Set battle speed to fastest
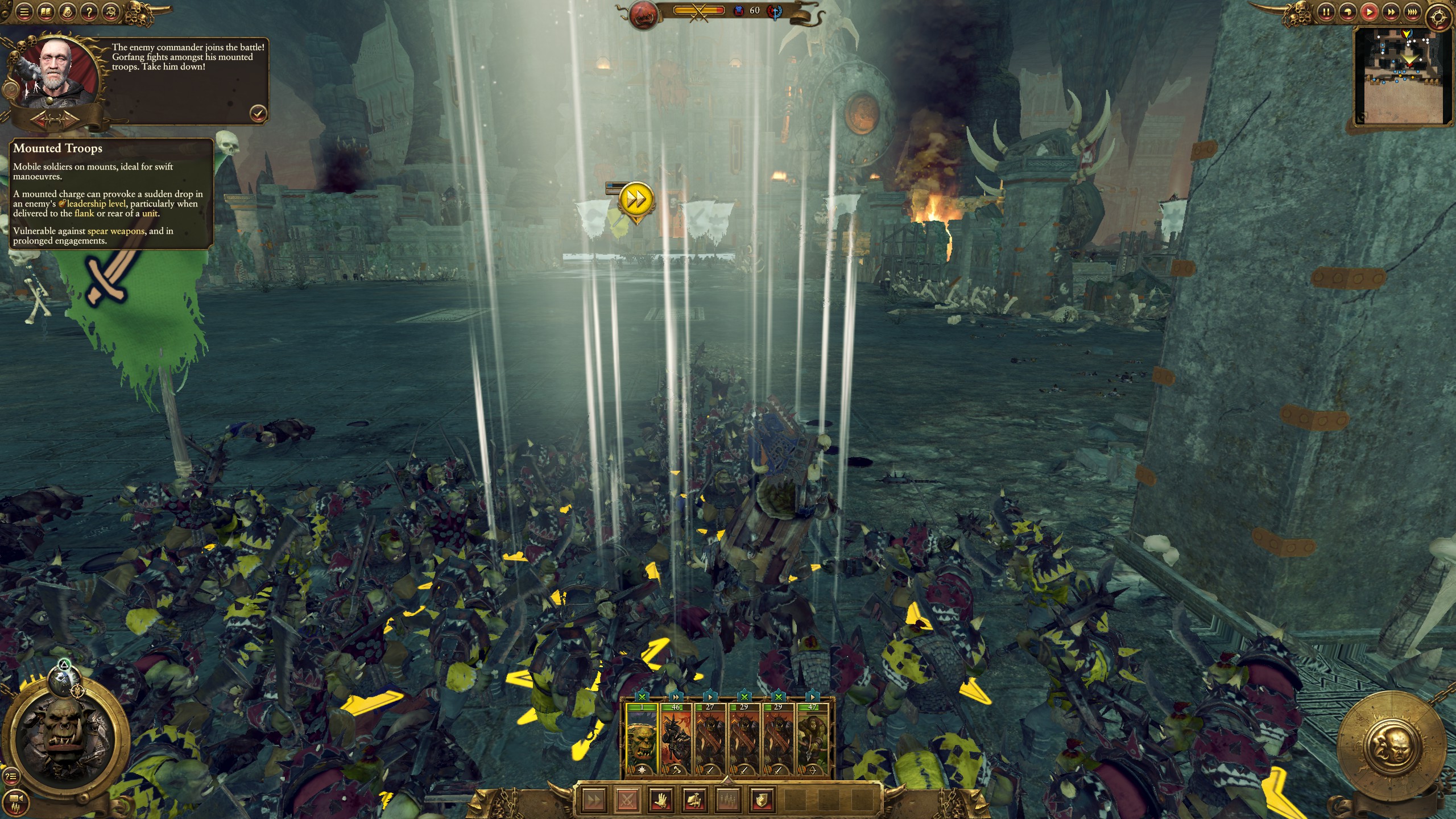This screenshot has width=1456, height=819. (1412, 12)
